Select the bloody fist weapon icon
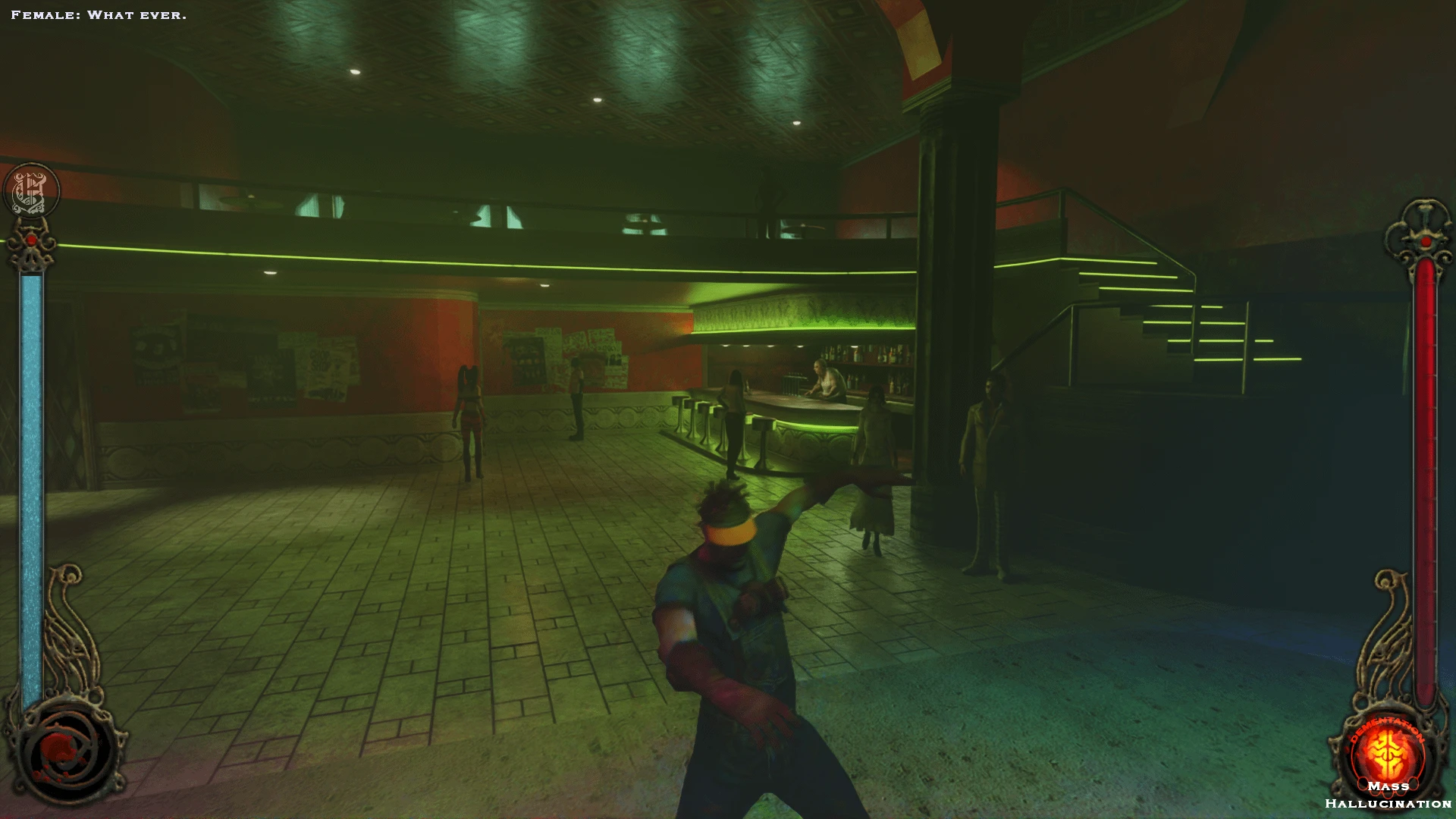The image size is (1456, 819). click(x=66, y=752)
